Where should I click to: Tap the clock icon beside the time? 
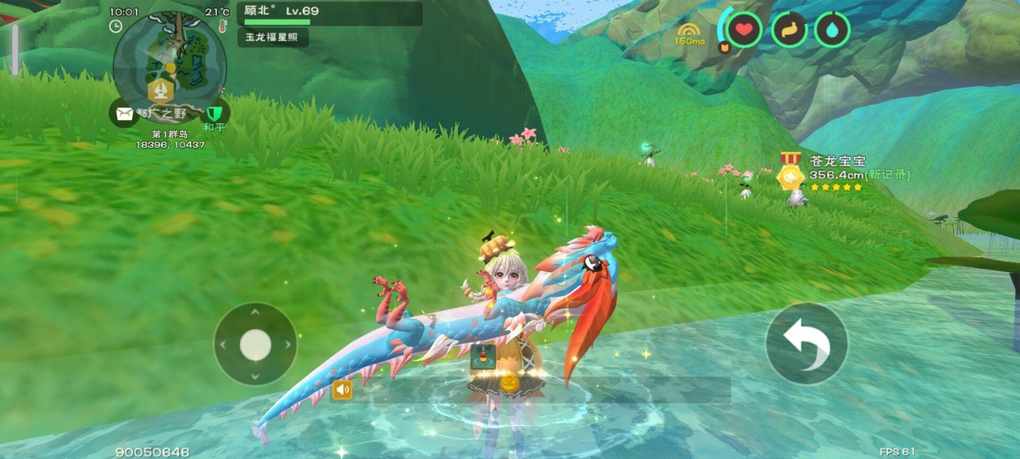tap(116, 26)
